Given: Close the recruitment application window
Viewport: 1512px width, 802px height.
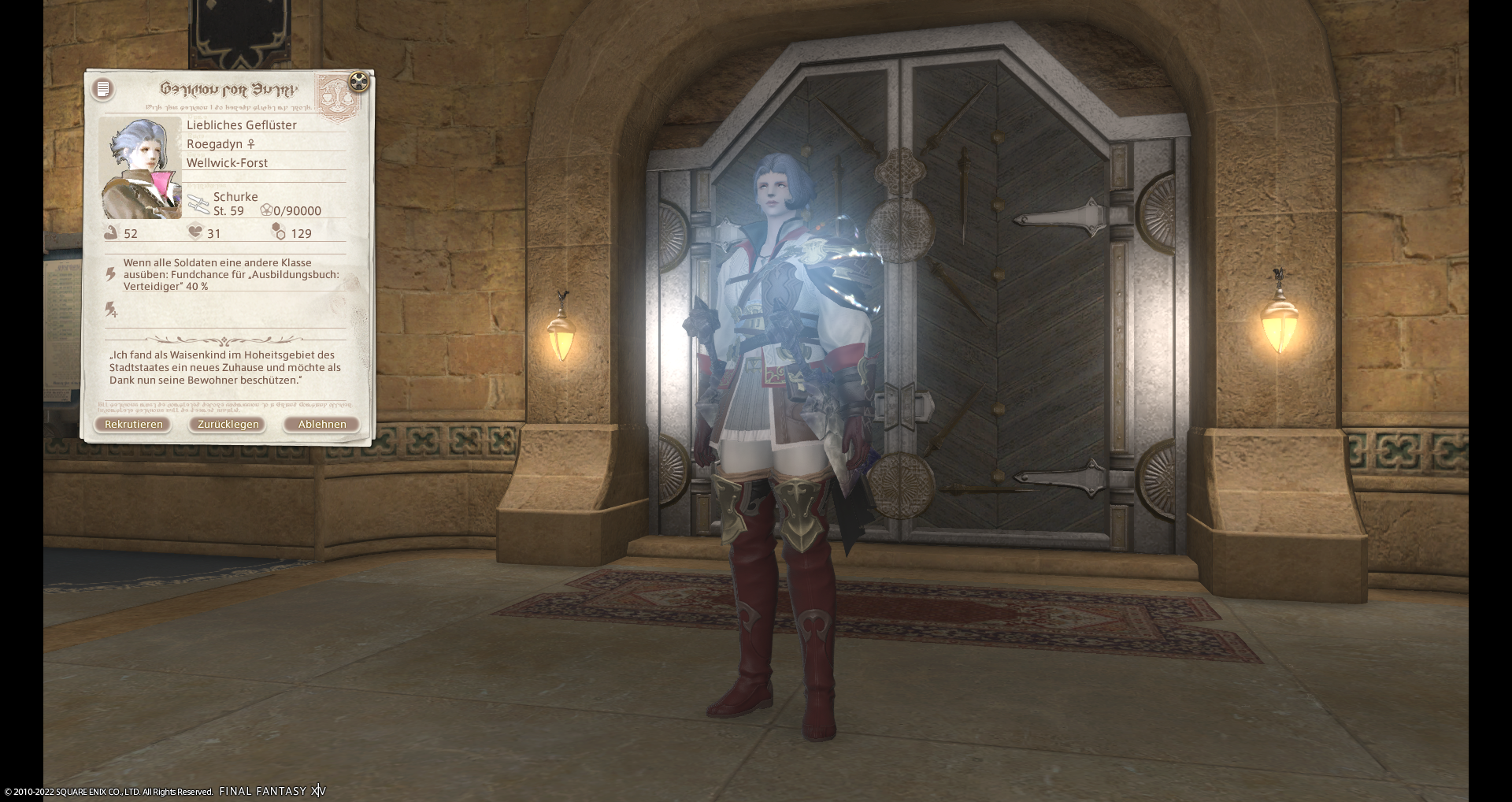Looking at the screenshot, I should (x=358, y=81).
